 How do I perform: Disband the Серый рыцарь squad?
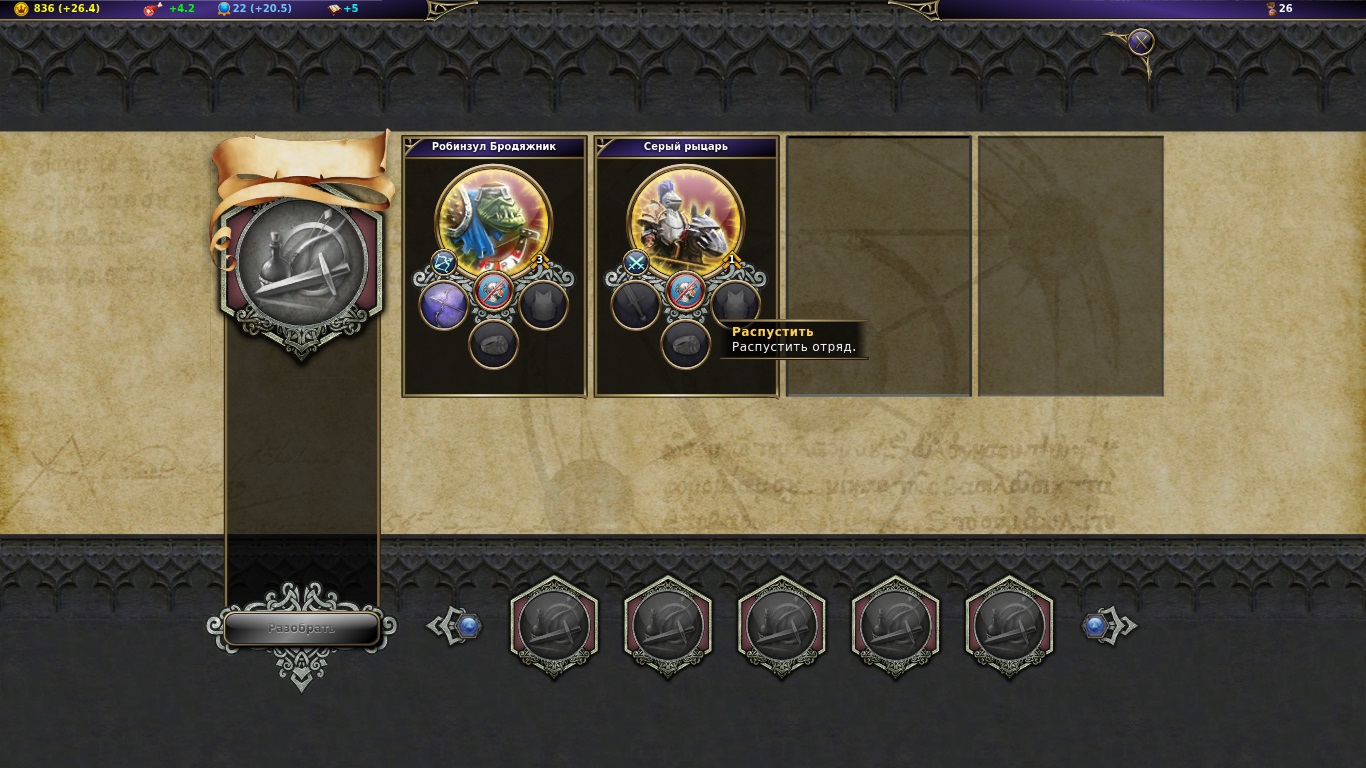(686, 291)
